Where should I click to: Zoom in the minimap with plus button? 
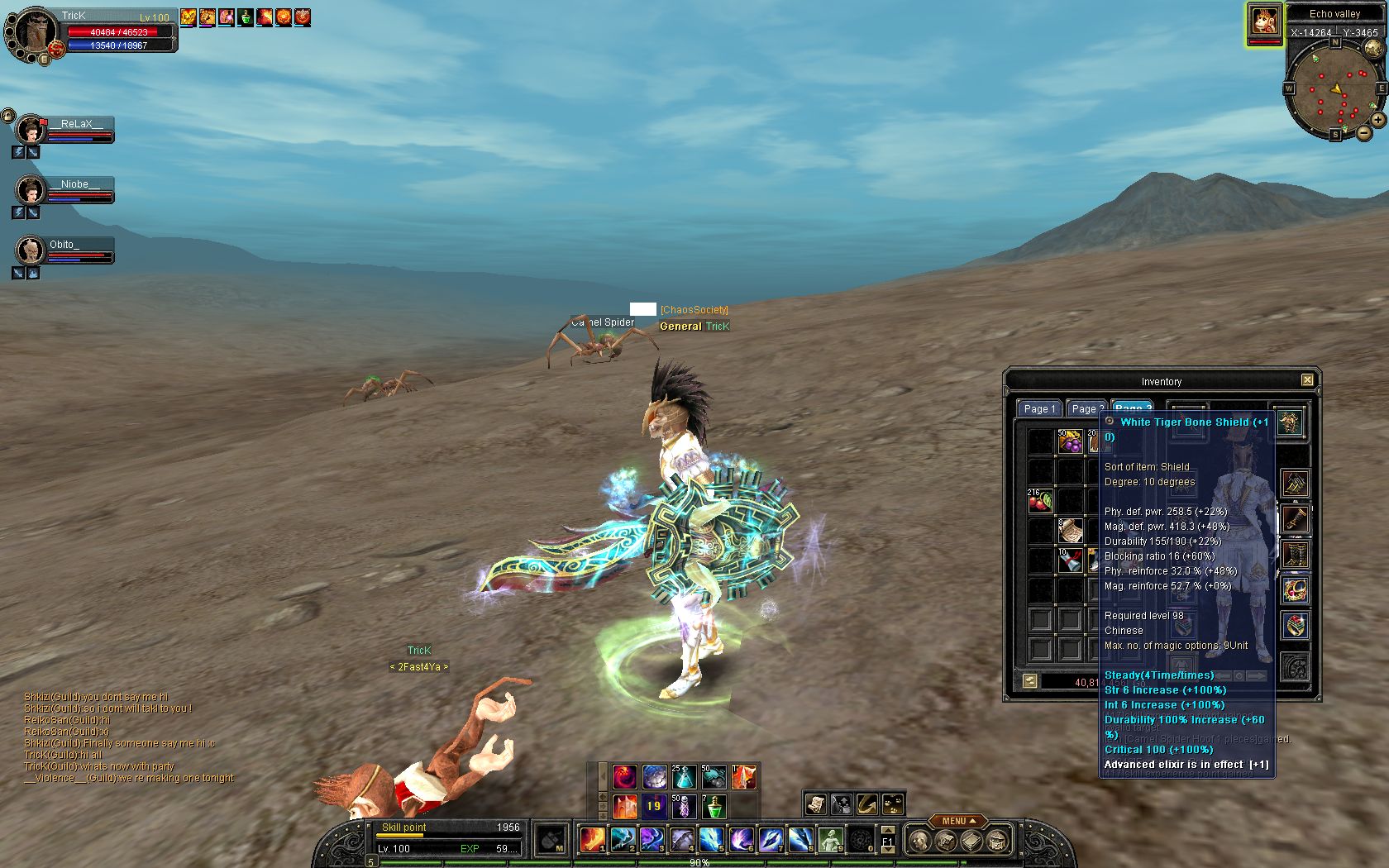1378,120
